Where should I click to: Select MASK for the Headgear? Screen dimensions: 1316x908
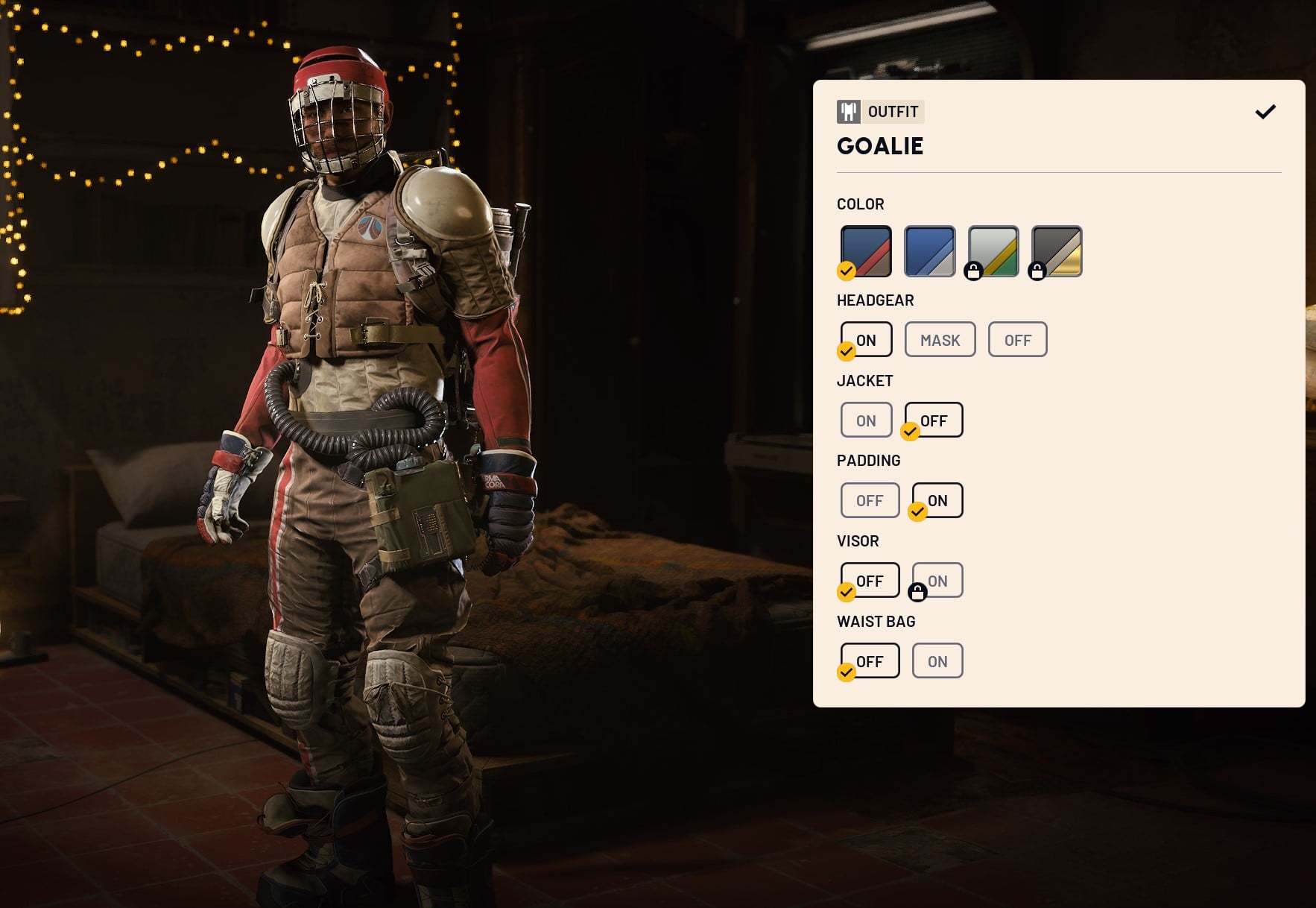click(940, 339)
